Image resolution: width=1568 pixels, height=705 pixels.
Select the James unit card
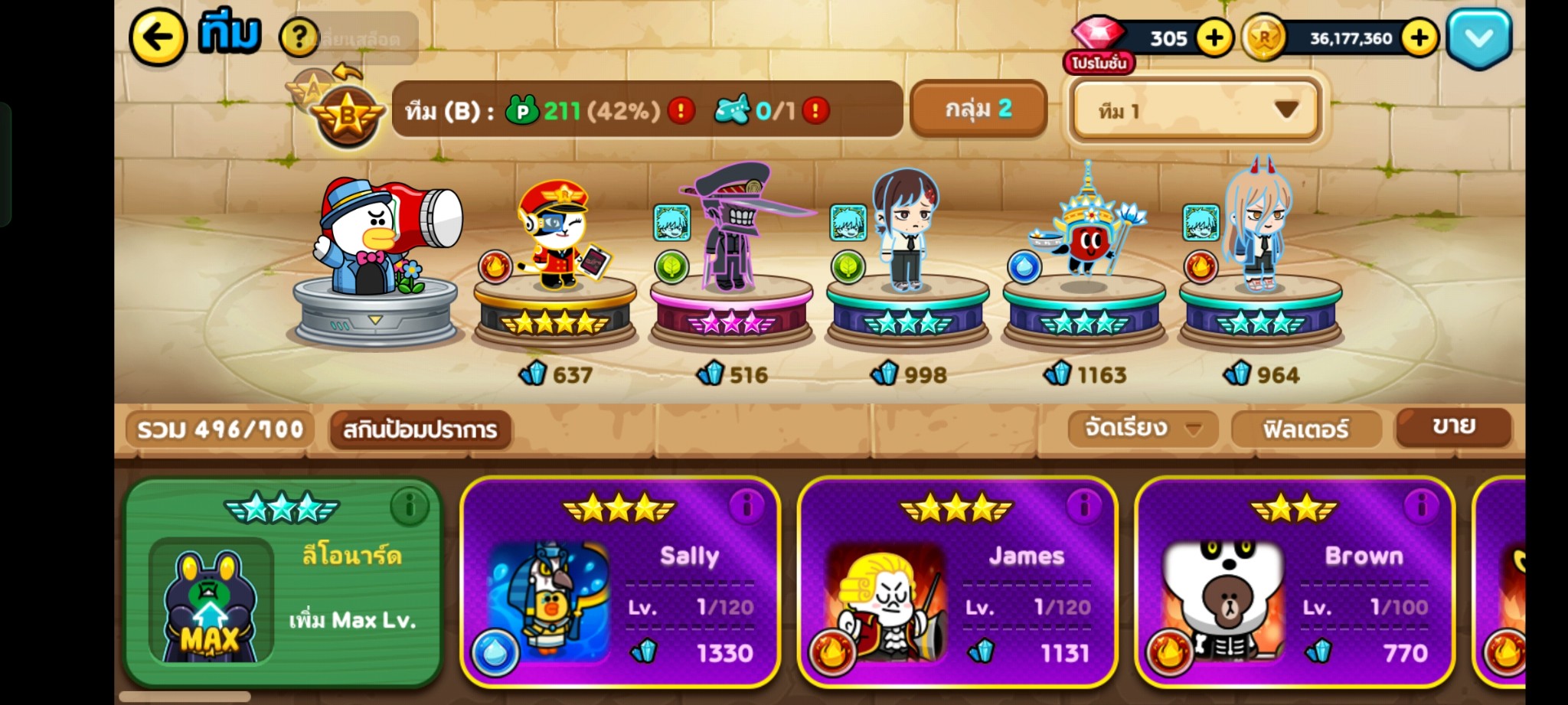(956, 583)
